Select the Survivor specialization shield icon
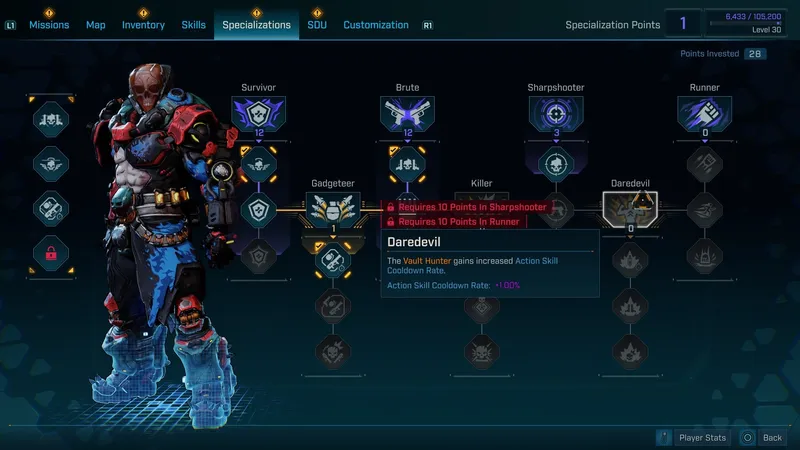The width and height of the screenshot is (800, 450). 259,115
